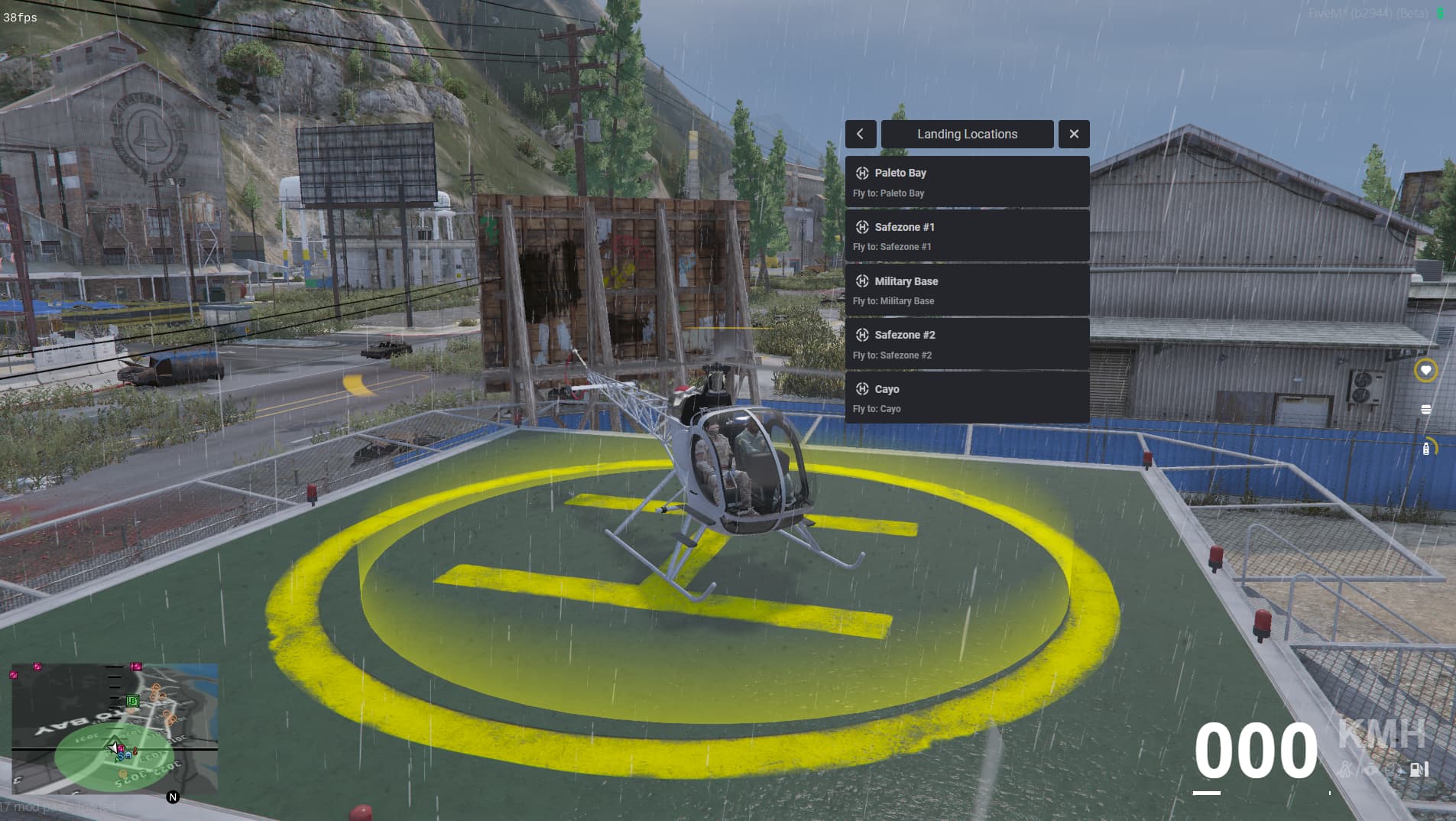The image size is (1456, 821).
Task: Click the fuel pump icon on the right HUD
Action: [x=1426, y=449]
